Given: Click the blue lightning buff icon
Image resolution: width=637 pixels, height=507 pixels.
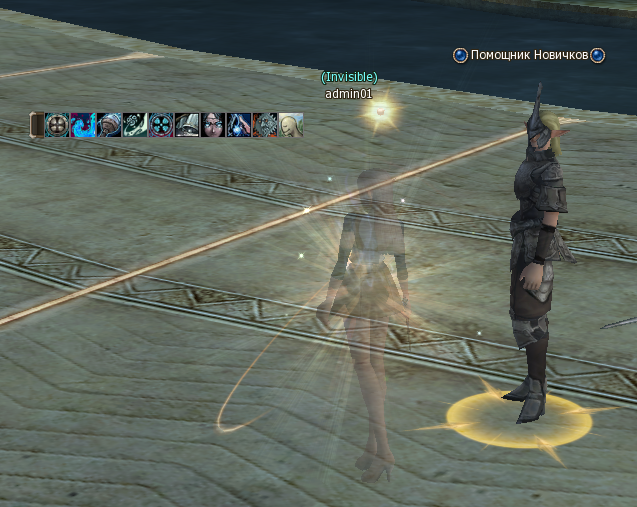Looking at the screenshot, I should [239, 125].
